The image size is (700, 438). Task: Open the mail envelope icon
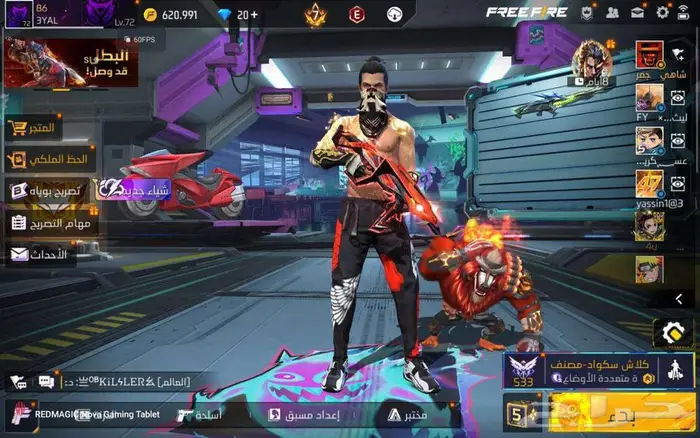tap(637, 13)
